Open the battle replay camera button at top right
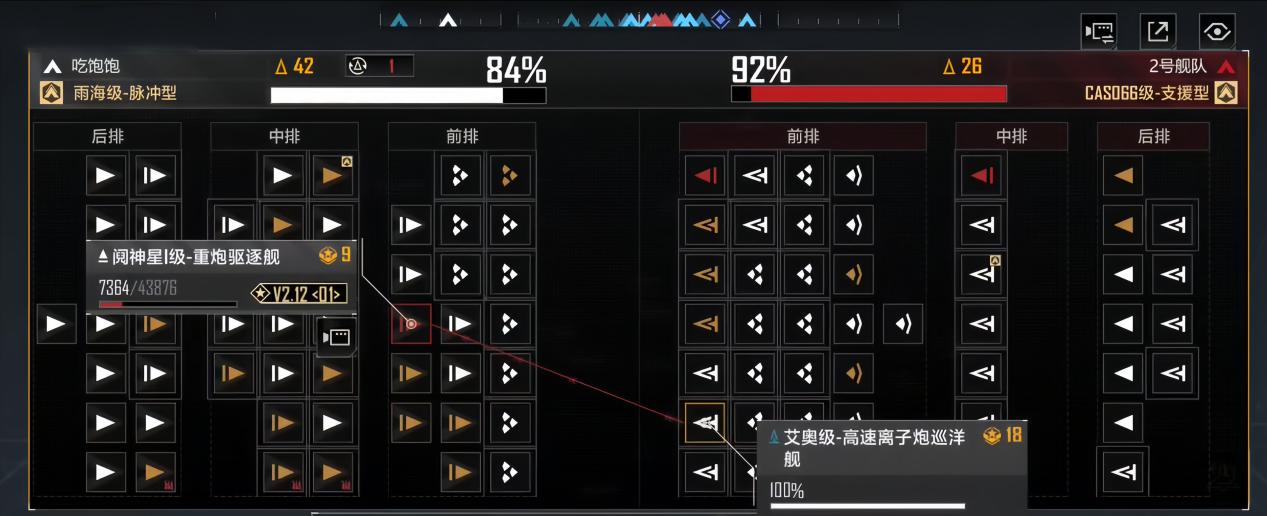Screen dimensions: 1267x516 click(x=1099, y=32)
